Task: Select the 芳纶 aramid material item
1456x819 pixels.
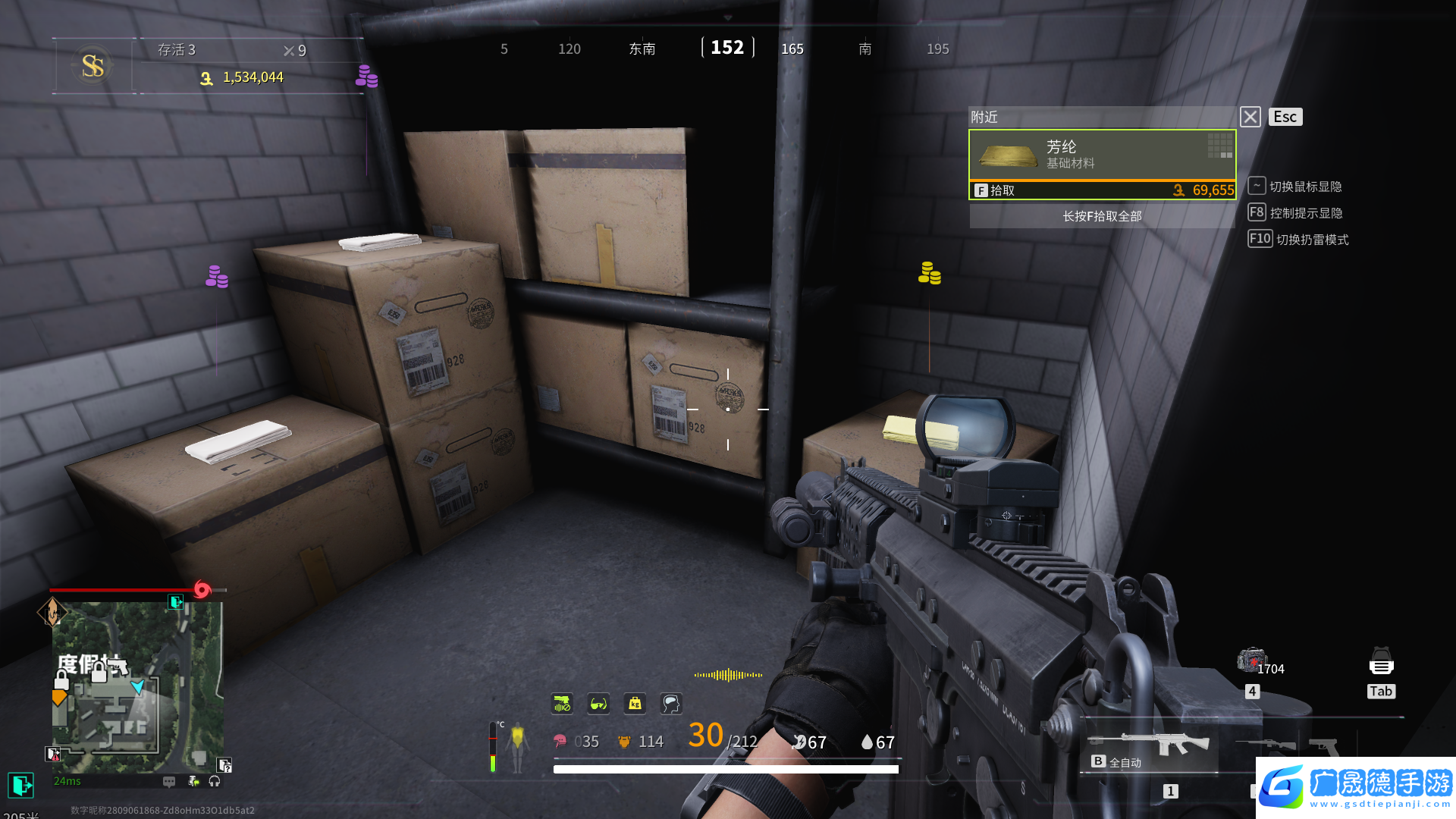Action: click(x=1102, y=155)
